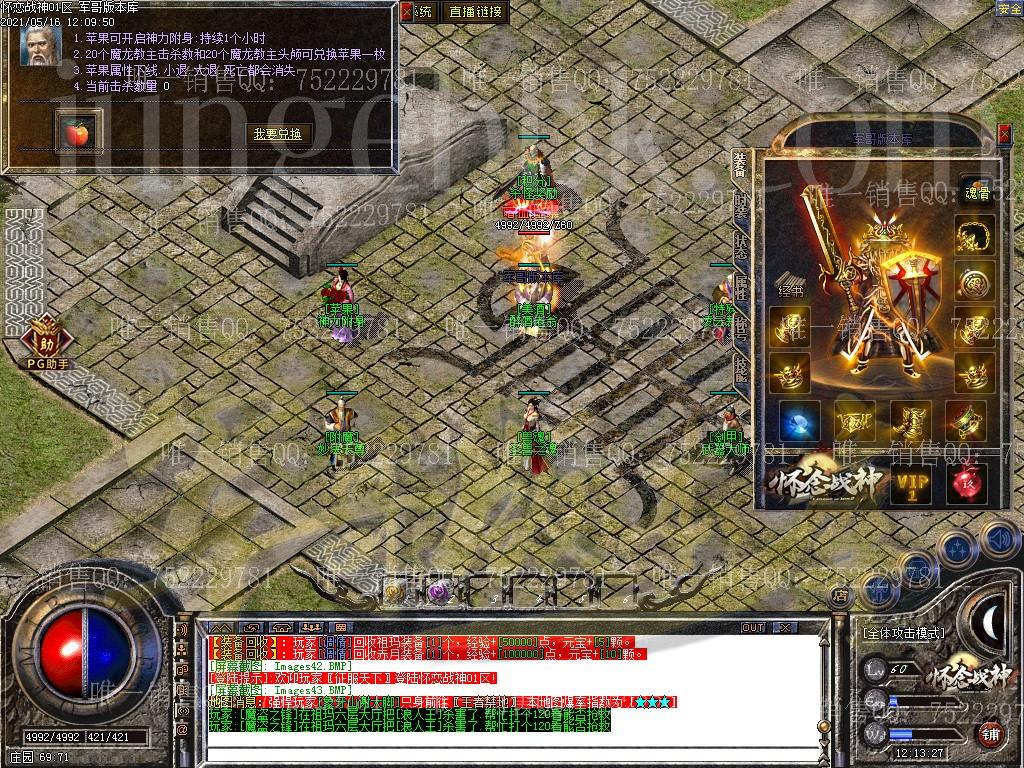
Task: Switch to the 时装 costume tab
Action: (x=741, y=207)
